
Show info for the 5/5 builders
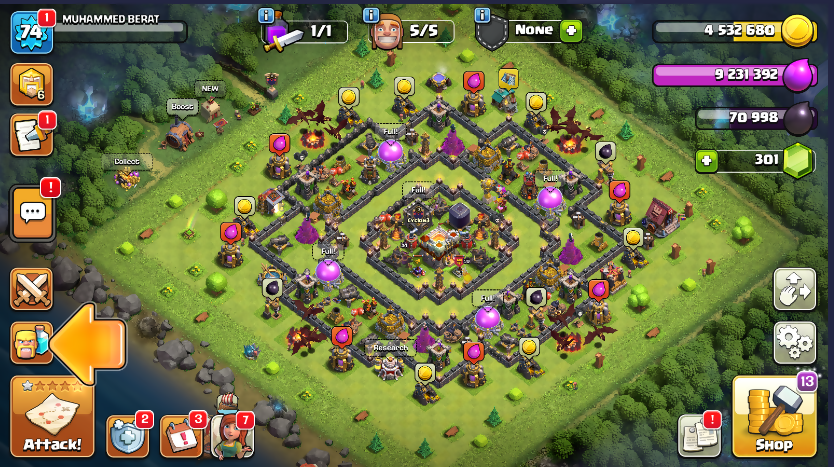[x=372, y=15]
